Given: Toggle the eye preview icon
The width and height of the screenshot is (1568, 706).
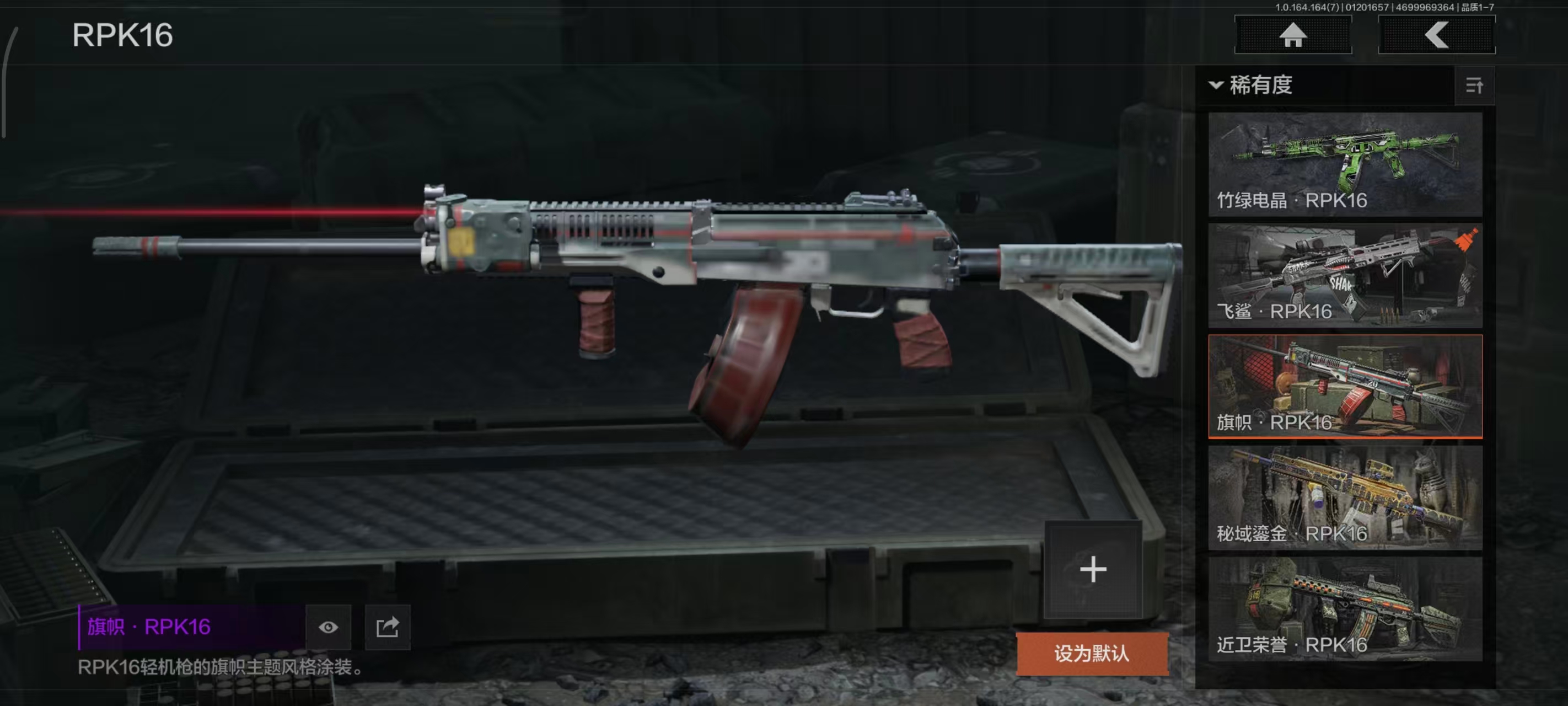Looking at the screenshot, I should (x=328, y=627).
